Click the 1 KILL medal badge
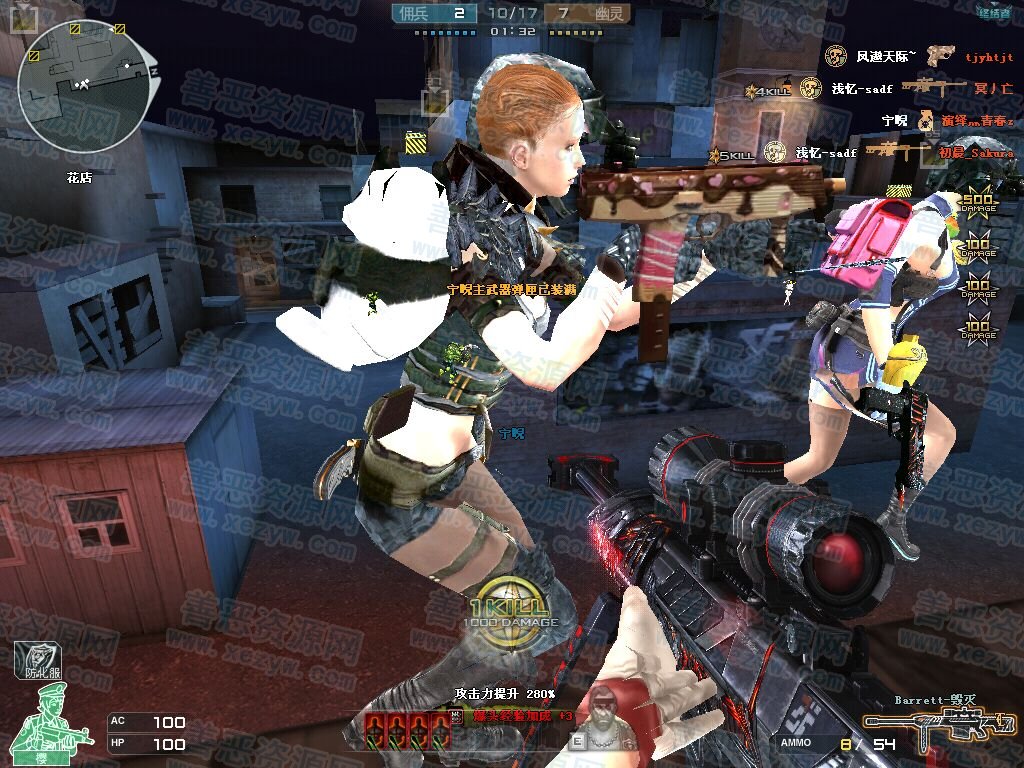Screen dimensions: 1024x768 (x=508, y=611)
